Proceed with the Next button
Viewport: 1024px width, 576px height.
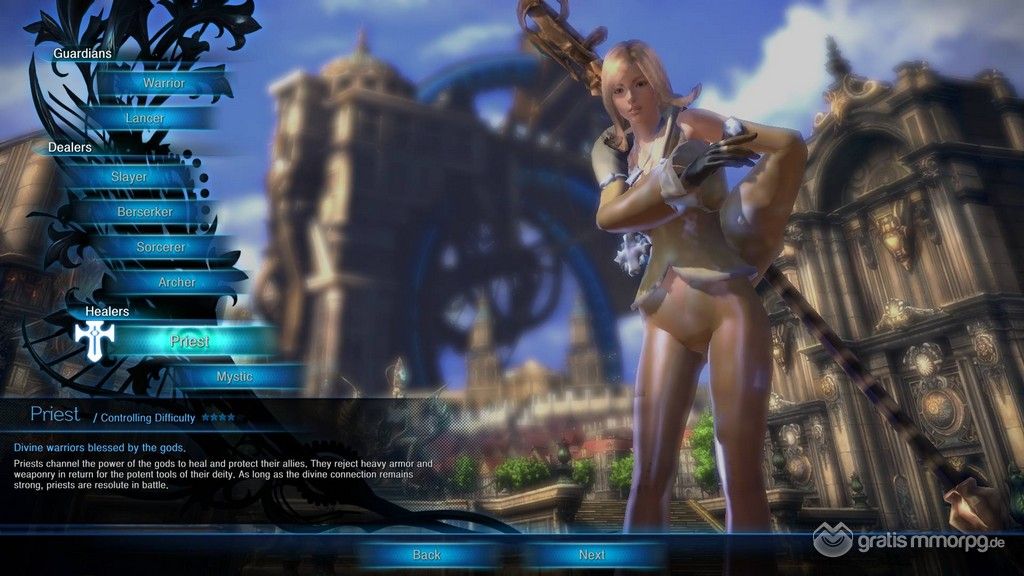coord(591,554)
